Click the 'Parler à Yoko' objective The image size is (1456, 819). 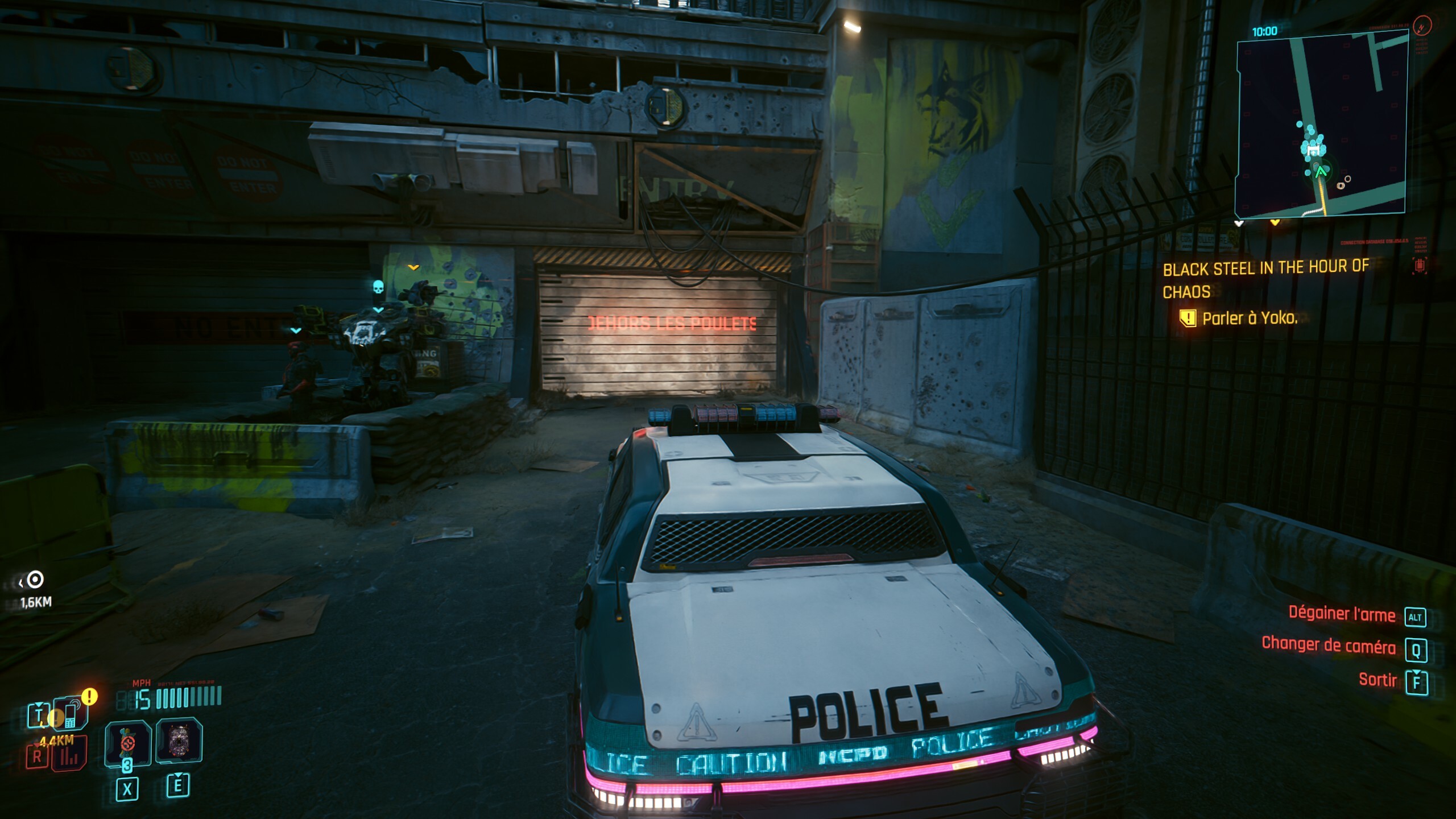[1249, 318]
